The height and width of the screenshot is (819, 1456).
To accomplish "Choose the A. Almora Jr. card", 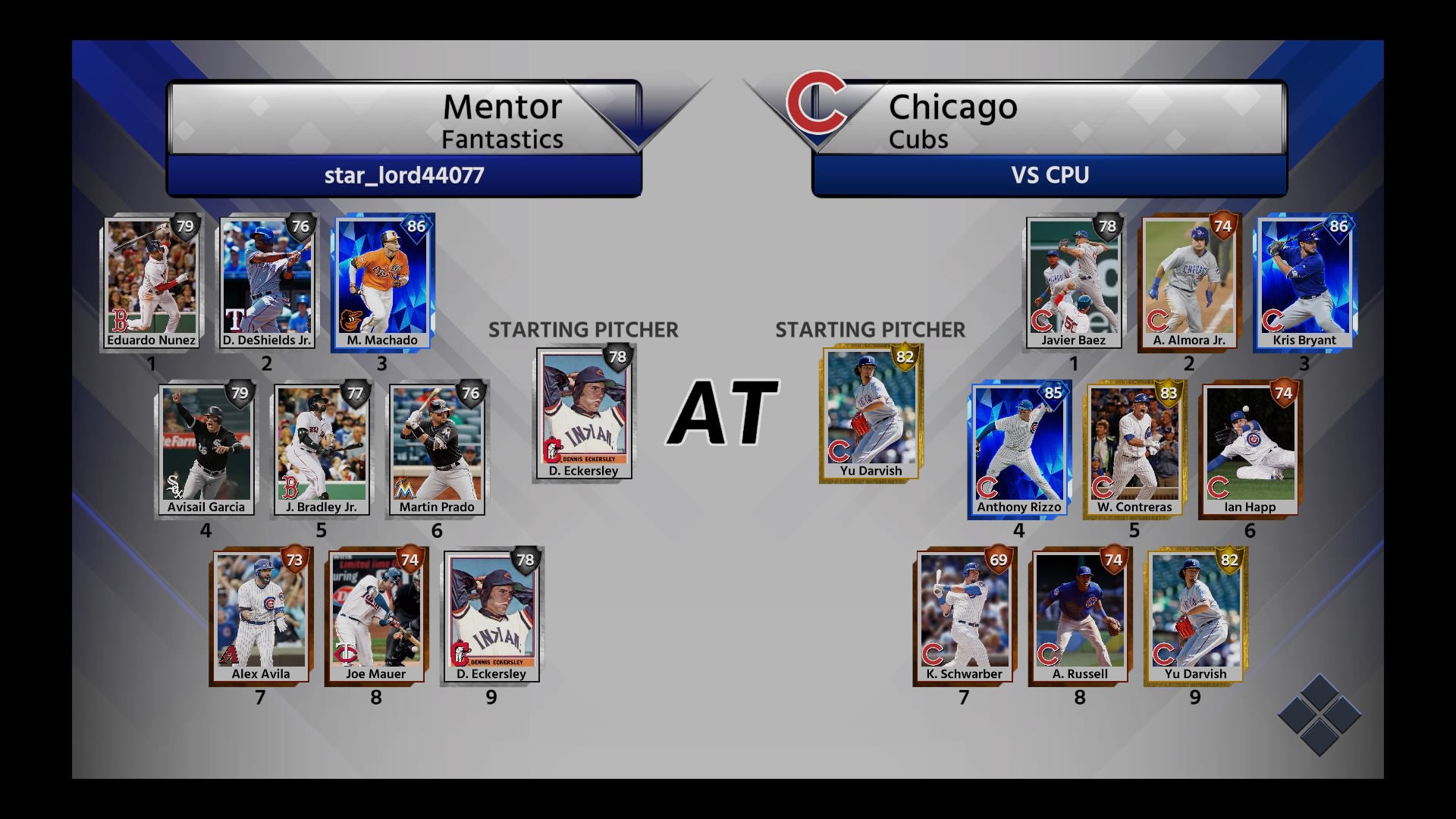I will pyautogui.click(x=1189, y=283).
